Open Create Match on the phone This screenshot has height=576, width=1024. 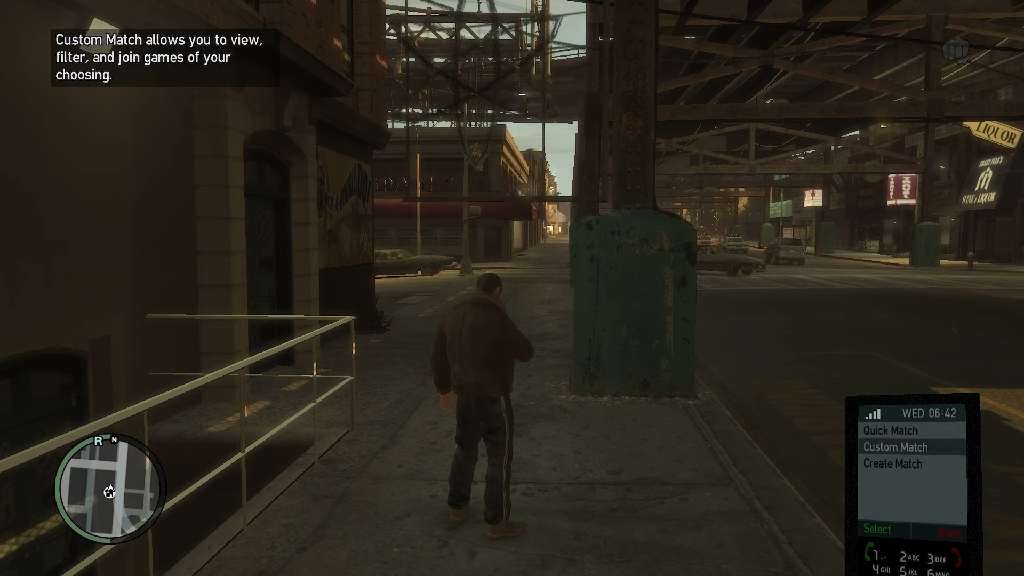tap(893, 464)
